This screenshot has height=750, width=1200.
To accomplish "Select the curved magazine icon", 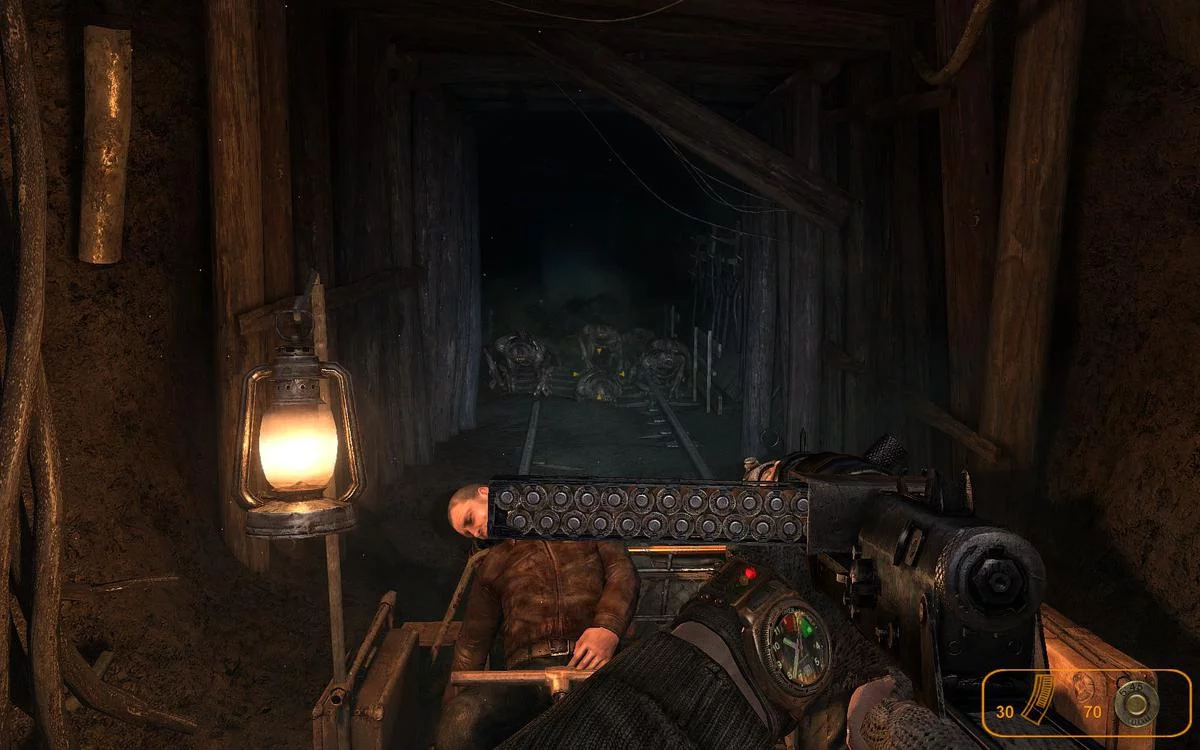I will [1038, 699].
